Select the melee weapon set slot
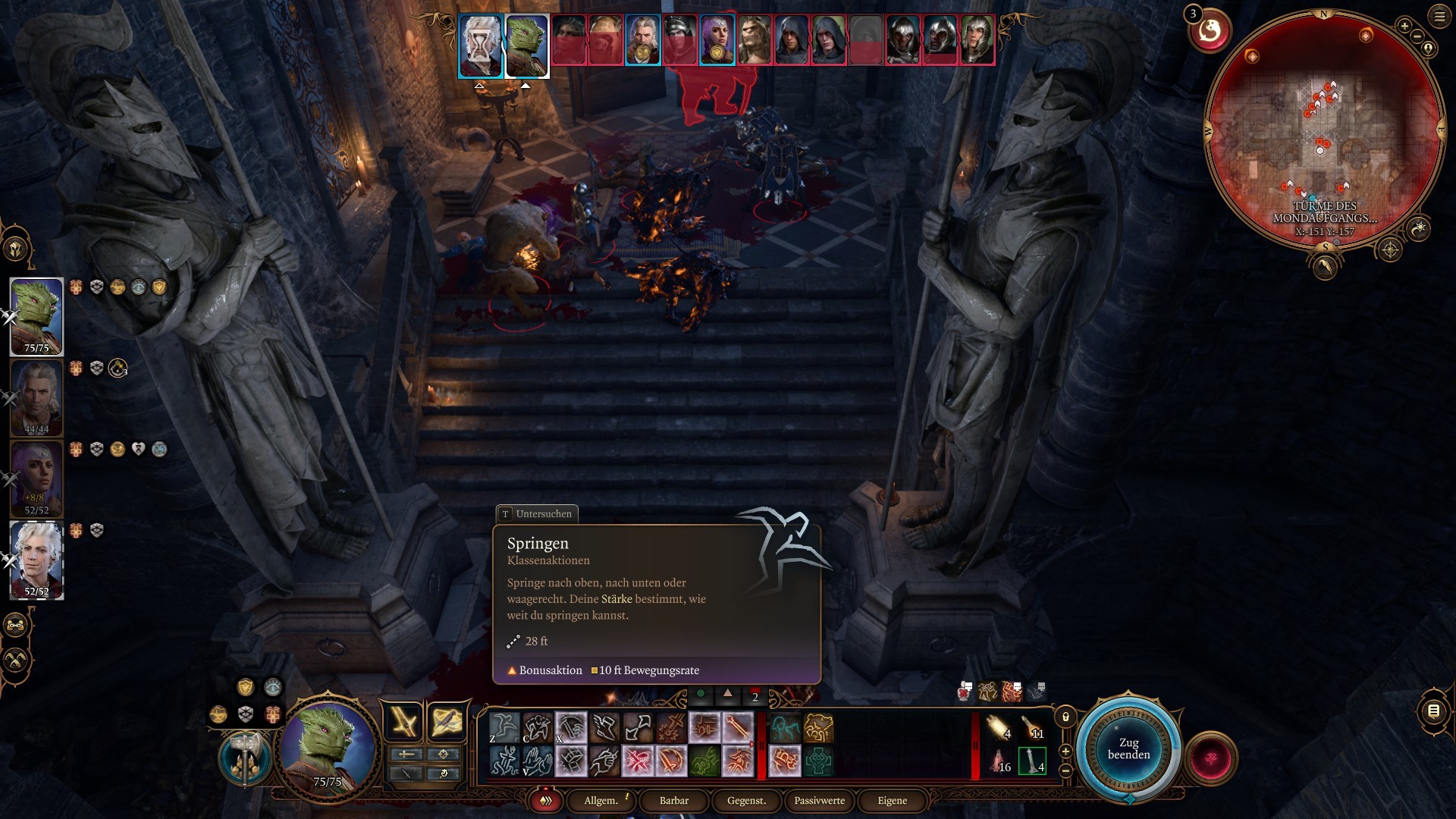This screenshot has height=819, width=1456. (405, 721)
